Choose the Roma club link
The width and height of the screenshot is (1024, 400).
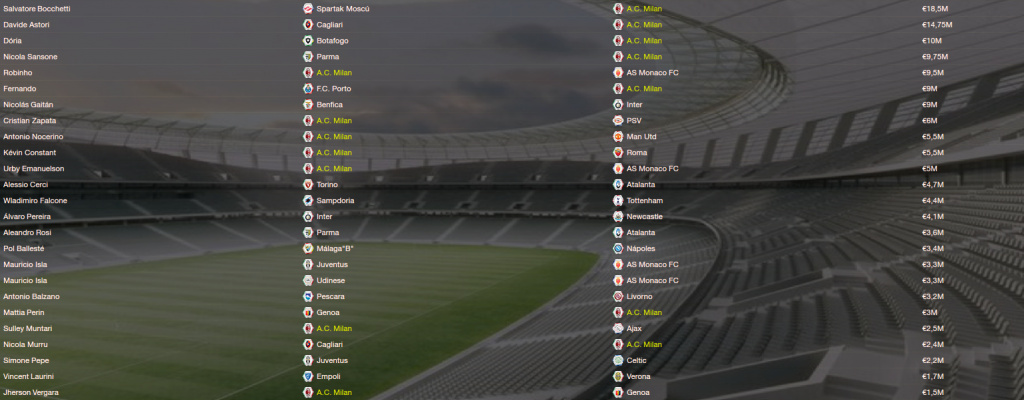click(x=638, y=152)
